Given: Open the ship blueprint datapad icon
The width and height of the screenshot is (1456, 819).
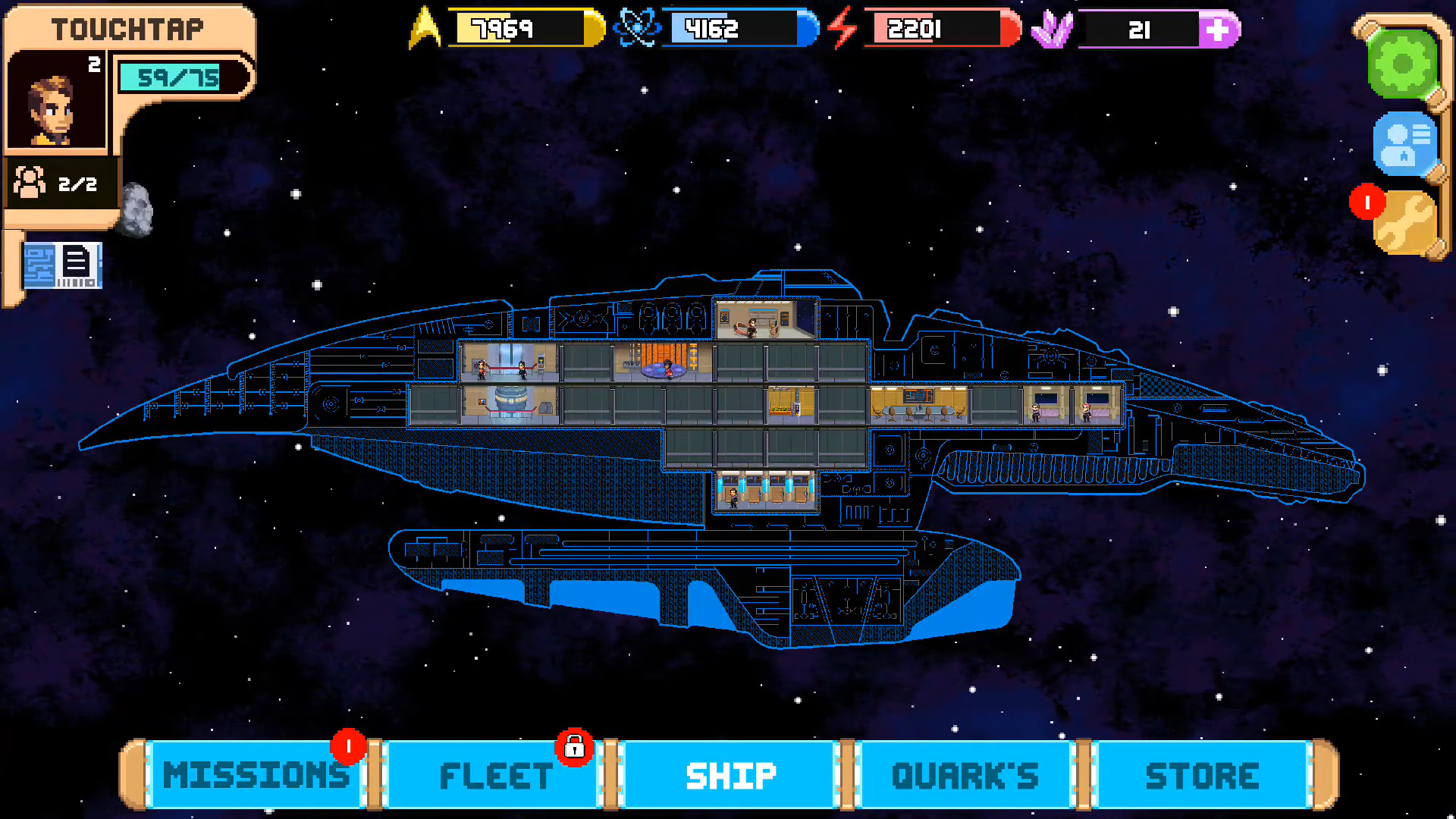Looking at the screenshot, I should [x=64, y=265].
